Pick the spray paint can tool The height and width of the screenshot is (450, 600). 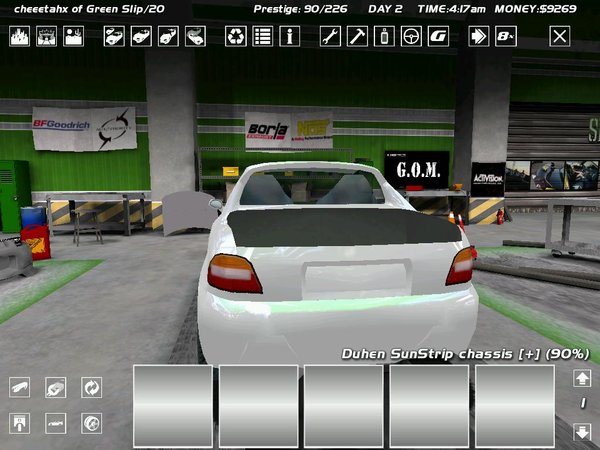383,37
